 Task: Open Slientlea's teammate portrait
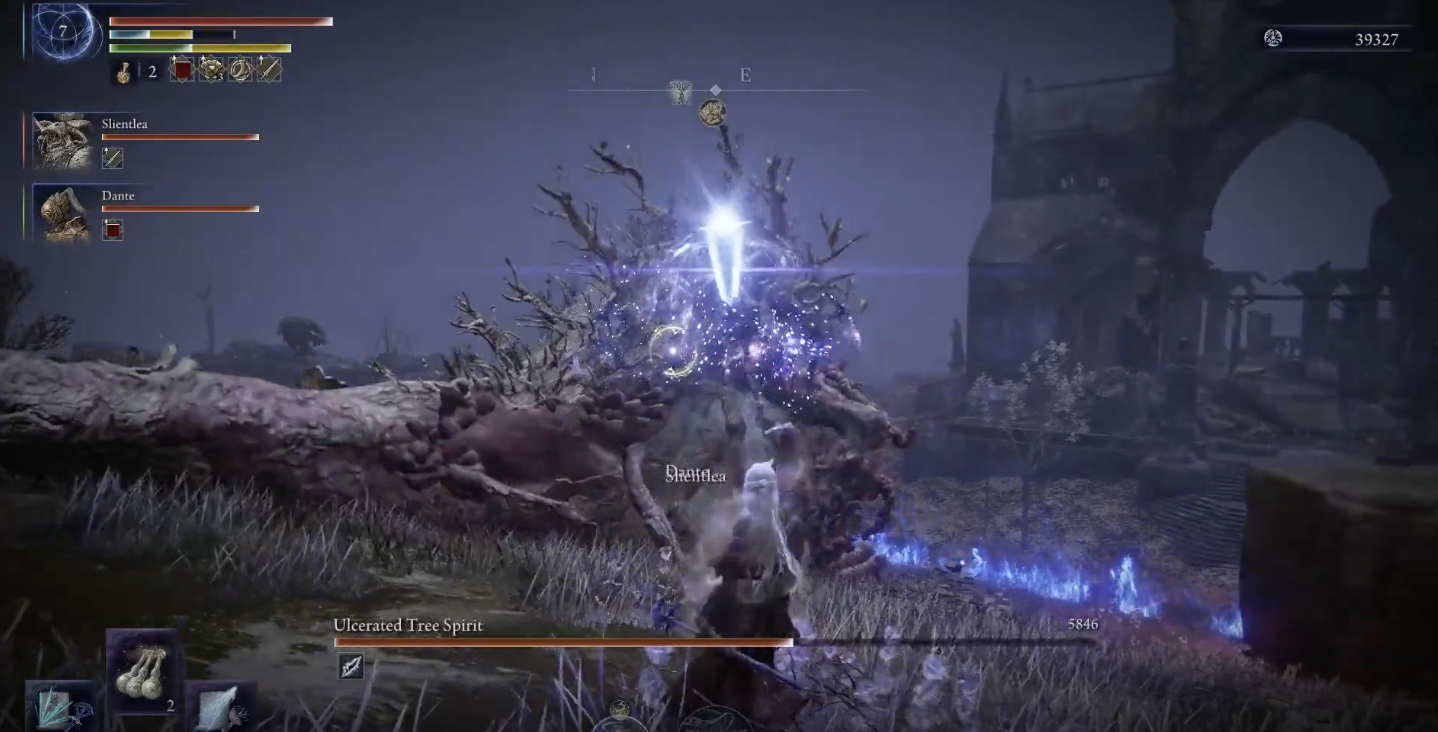[x=63, y=139]
